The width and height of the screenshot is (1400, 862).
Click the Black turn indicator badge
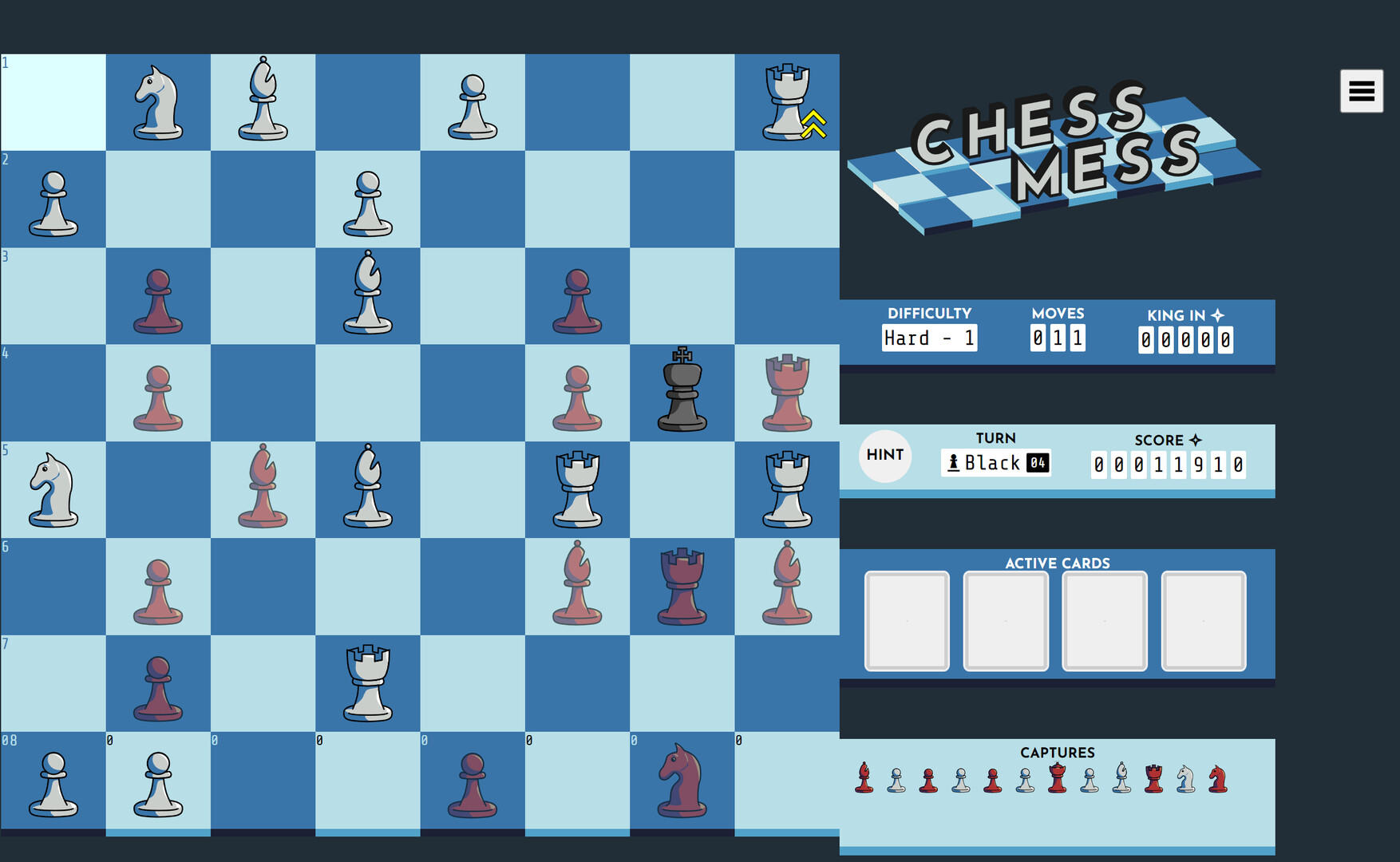[x=995, y=463]
